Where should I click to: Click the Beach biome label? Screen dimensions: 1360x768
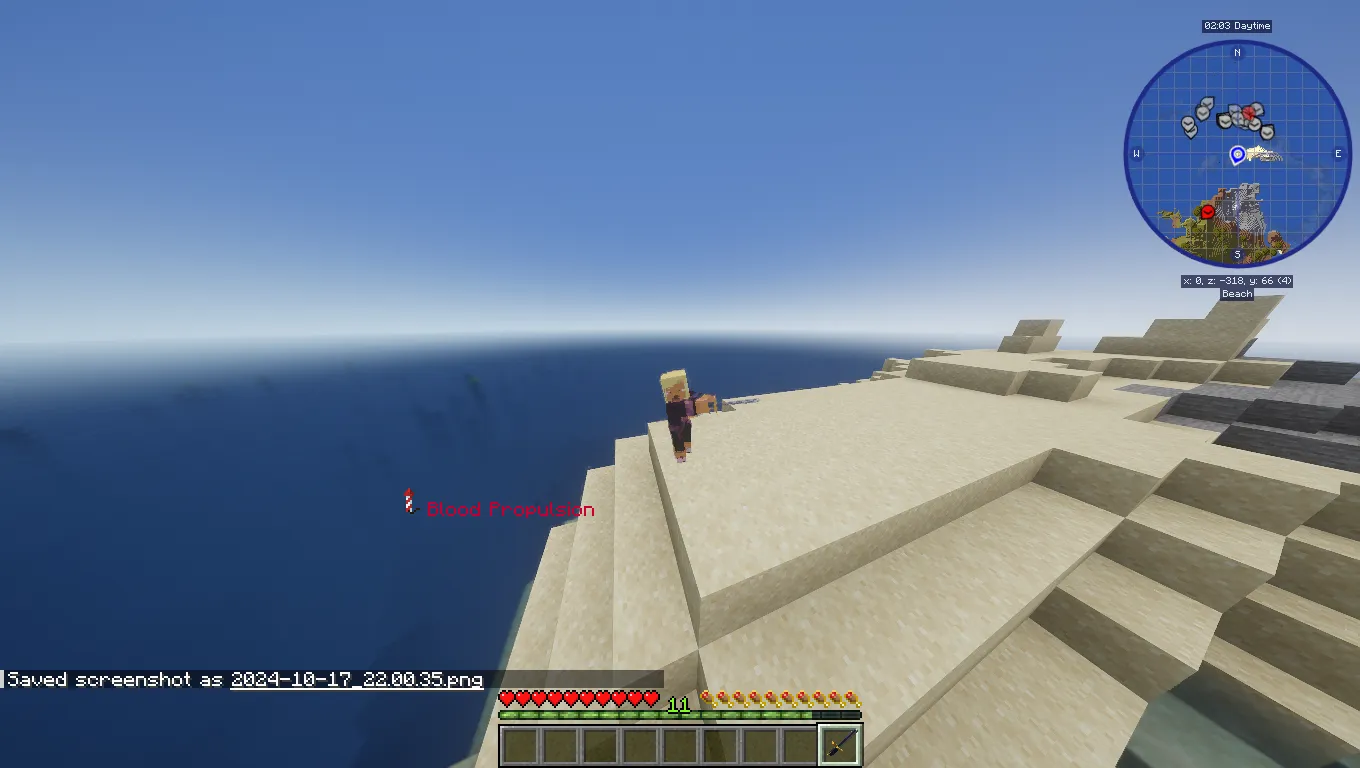click(x=1236, y=294)
